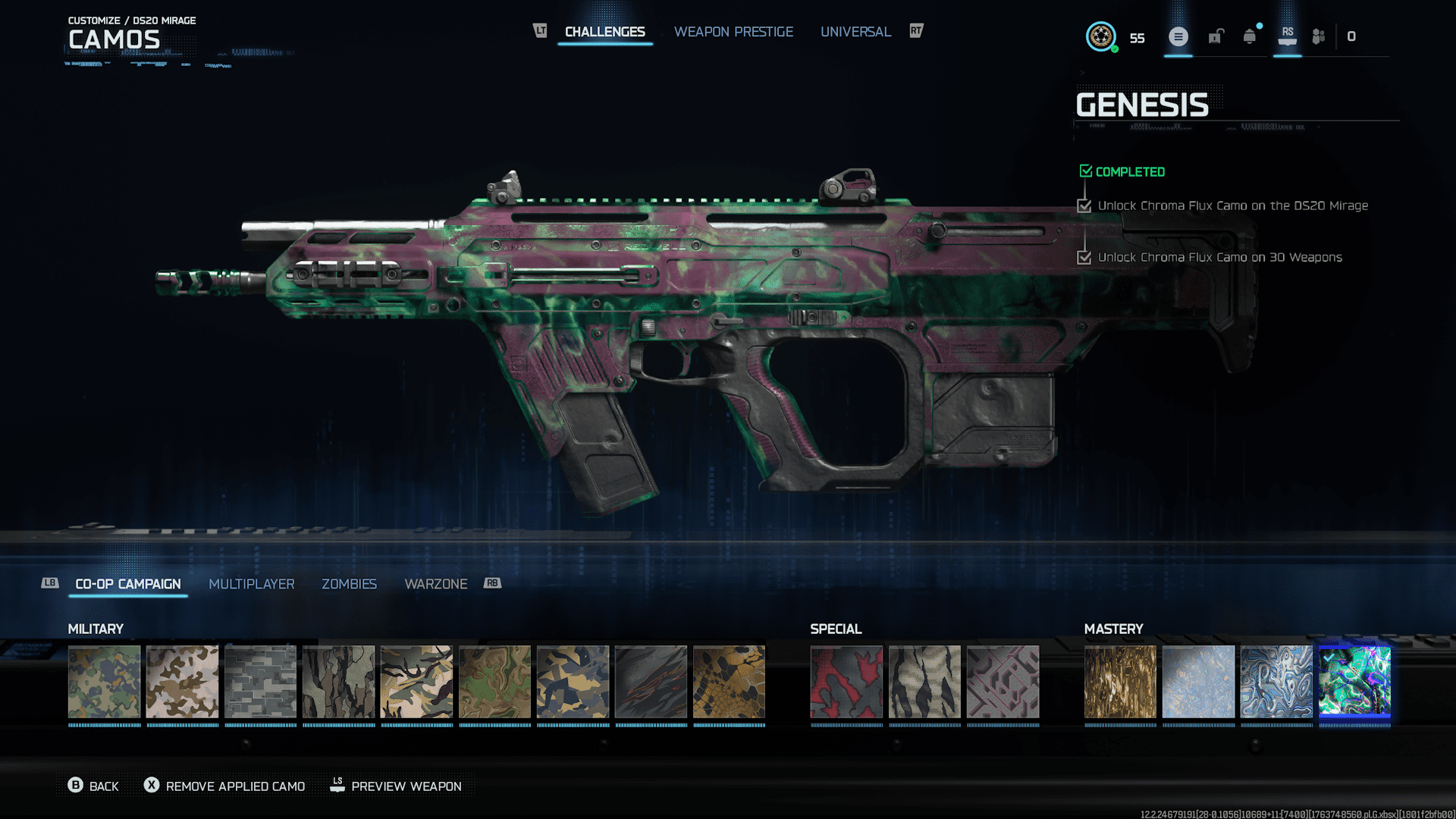Switch to the Zombies camo category
The image size is (1456, 819).
(x=349, y=584)
